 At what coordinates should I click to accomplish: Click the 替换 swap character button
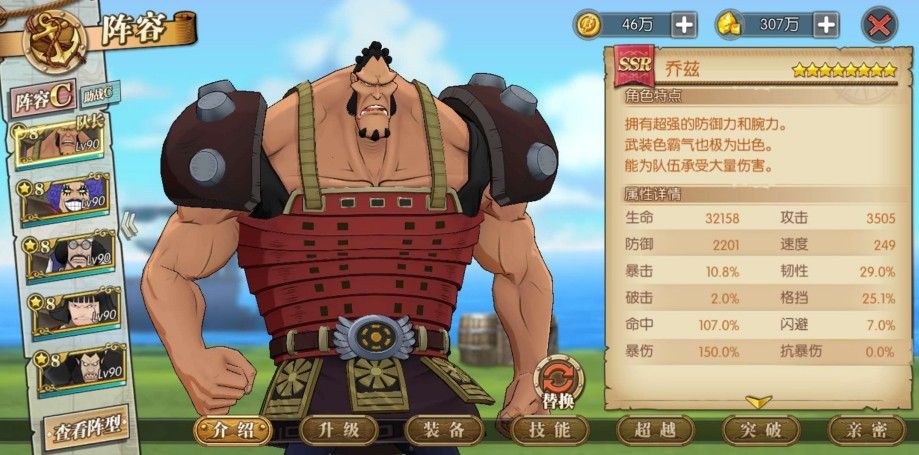click(558, 384)
